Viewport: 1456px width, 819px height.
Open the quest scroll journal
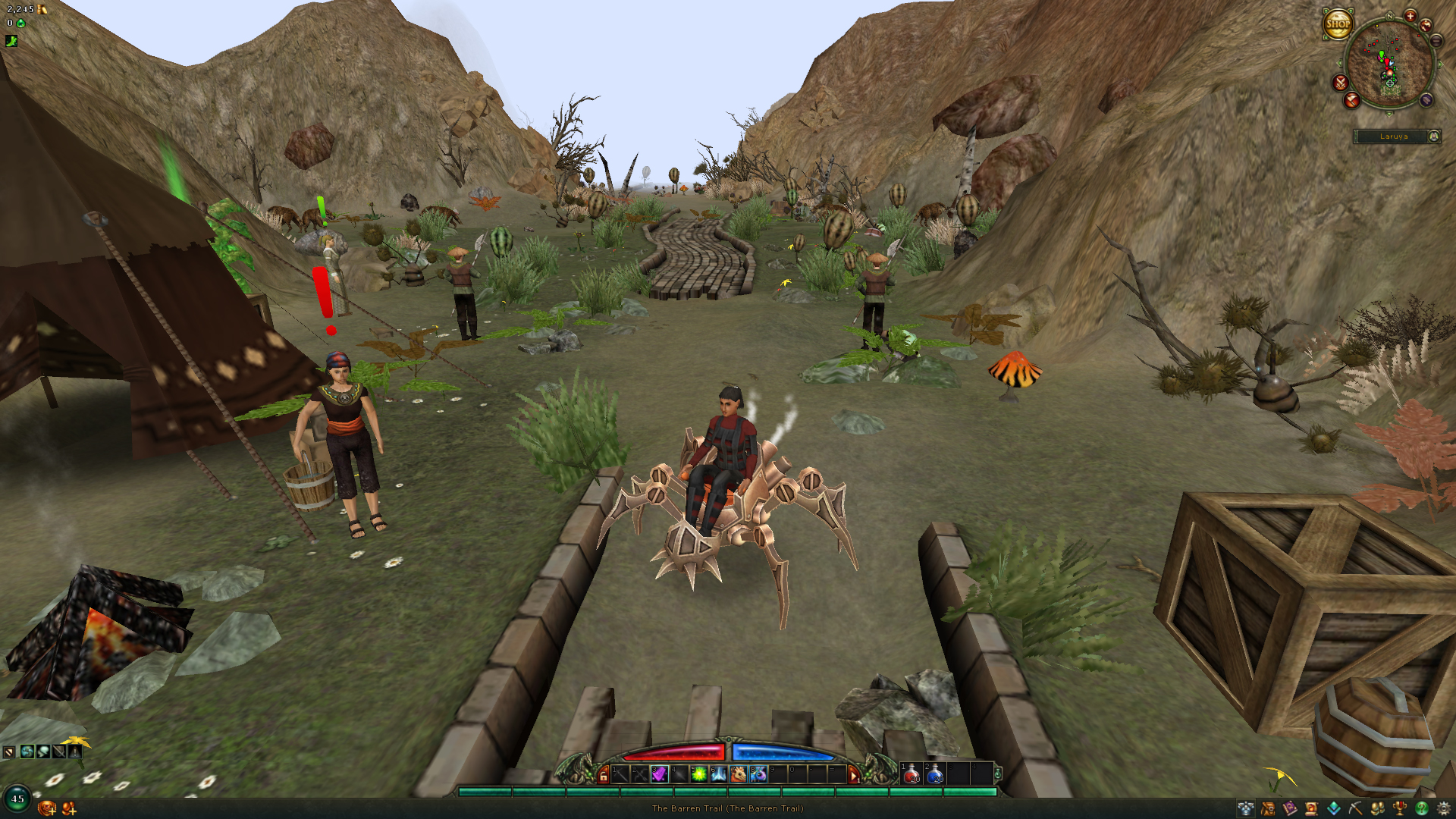click(x=1310, y=809)
